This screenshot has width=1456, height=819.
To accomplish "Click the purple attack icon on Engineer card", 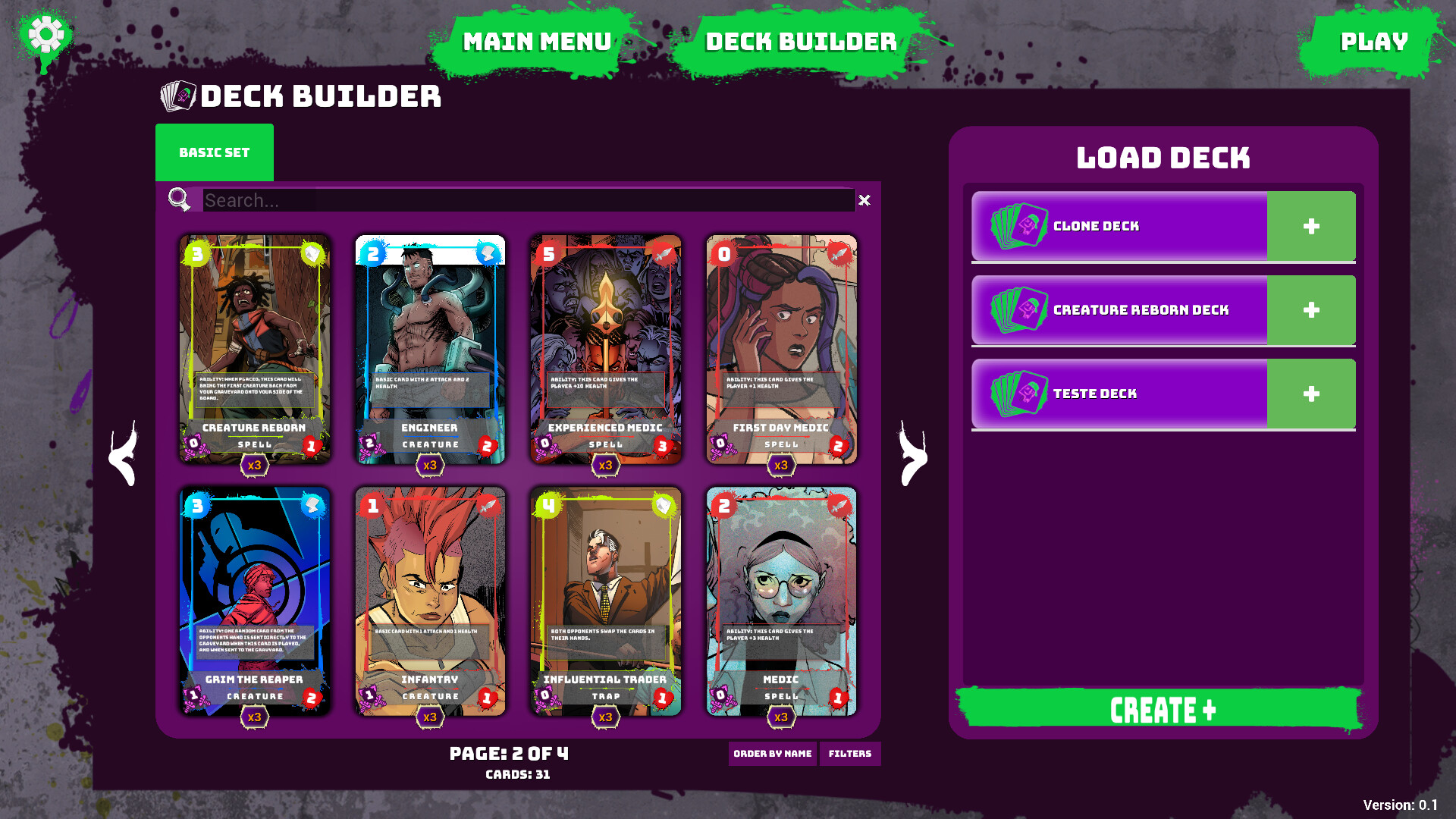I will coord(369,442).
